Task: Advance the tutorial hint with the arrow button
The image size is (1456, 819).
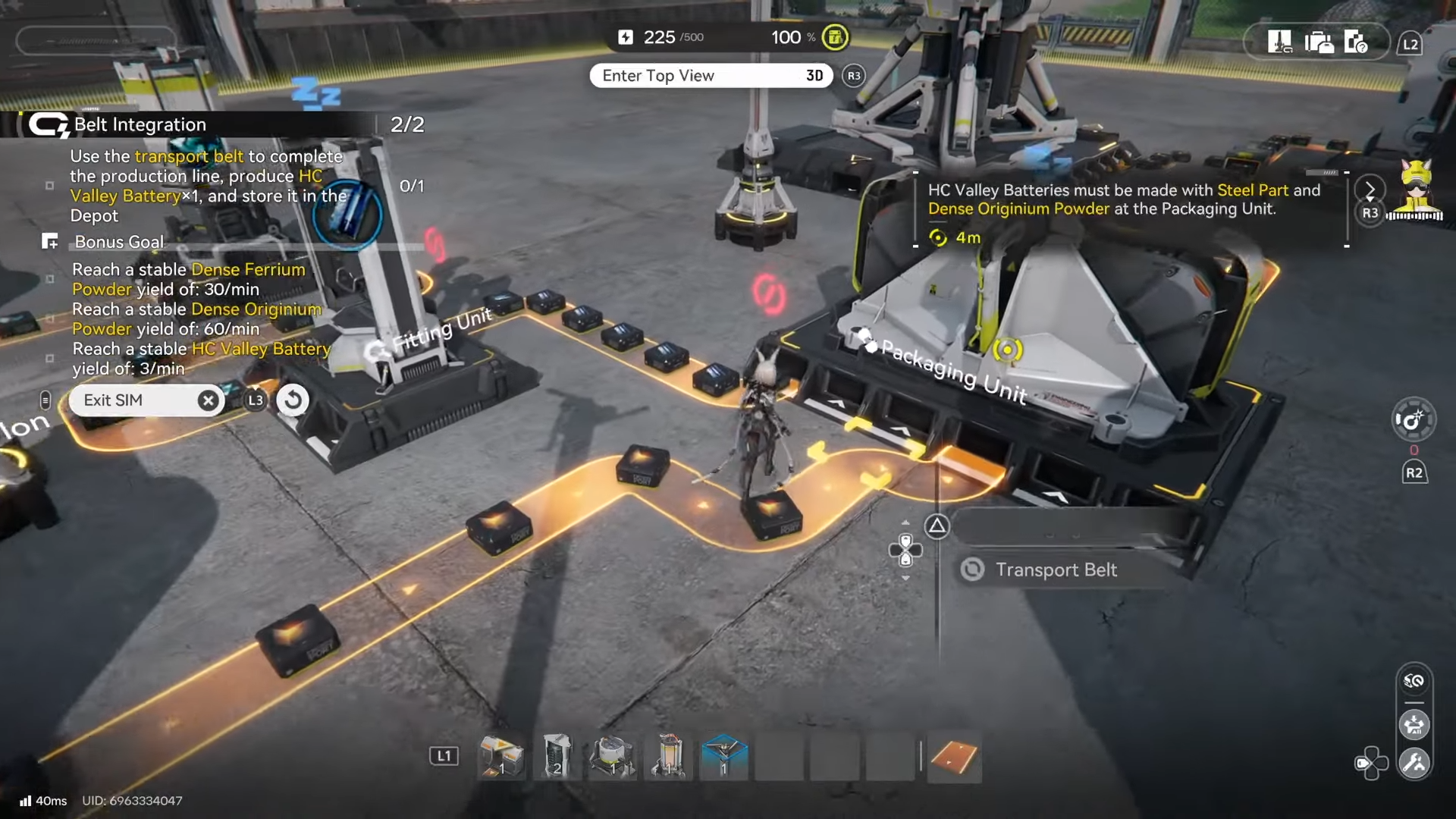Action: click(x=1370, y=190)
